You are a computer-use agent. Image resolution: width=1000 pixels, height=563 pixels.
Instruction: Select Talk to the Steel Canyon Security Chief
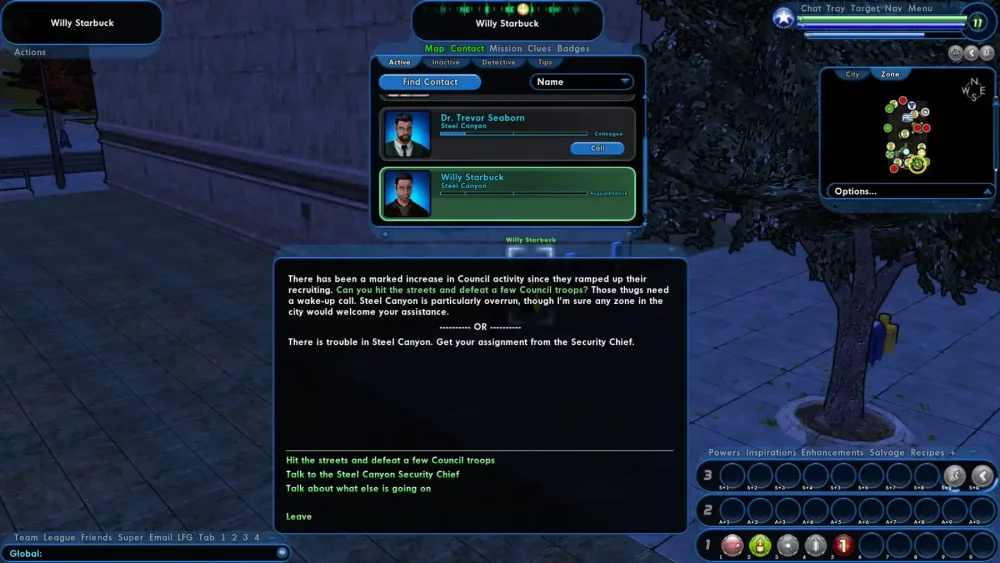pyautogui.click(x=372, y=474)
